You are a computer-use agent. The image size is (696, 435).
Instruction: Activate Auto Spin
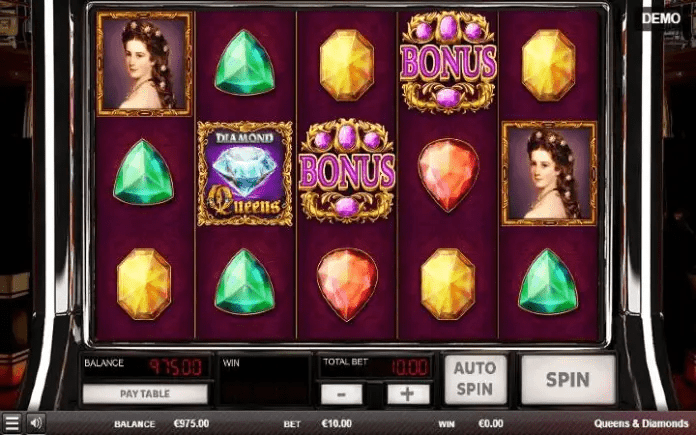pos(476,380)
